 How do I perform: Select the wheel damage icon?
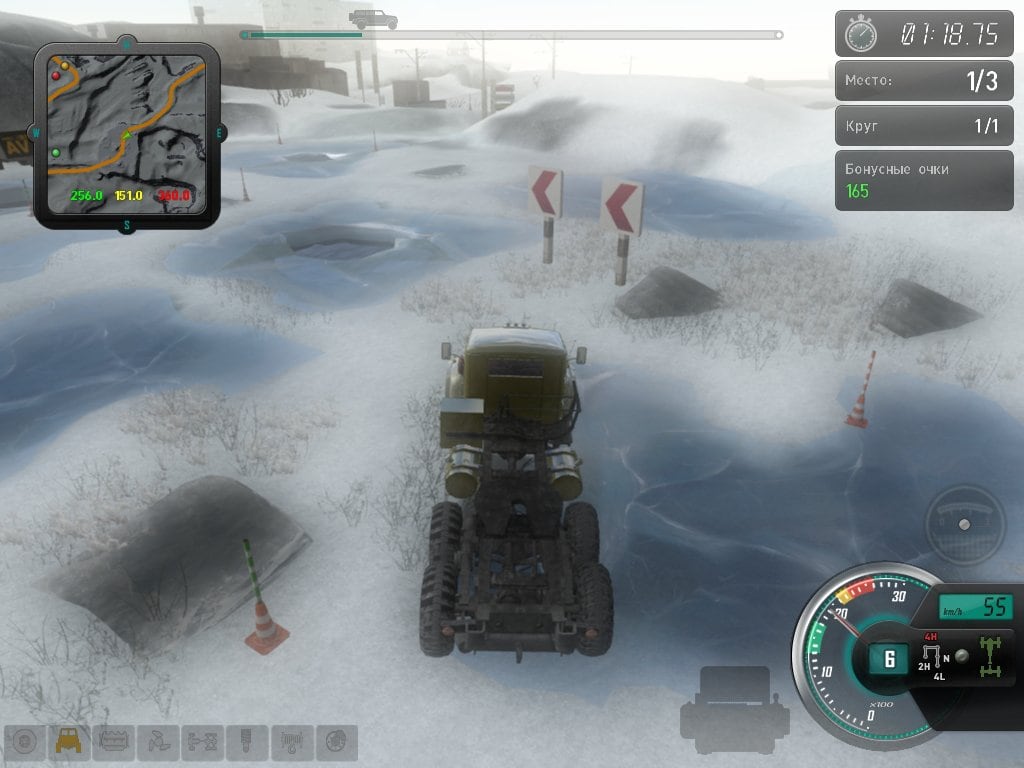[x=24, y=742]
